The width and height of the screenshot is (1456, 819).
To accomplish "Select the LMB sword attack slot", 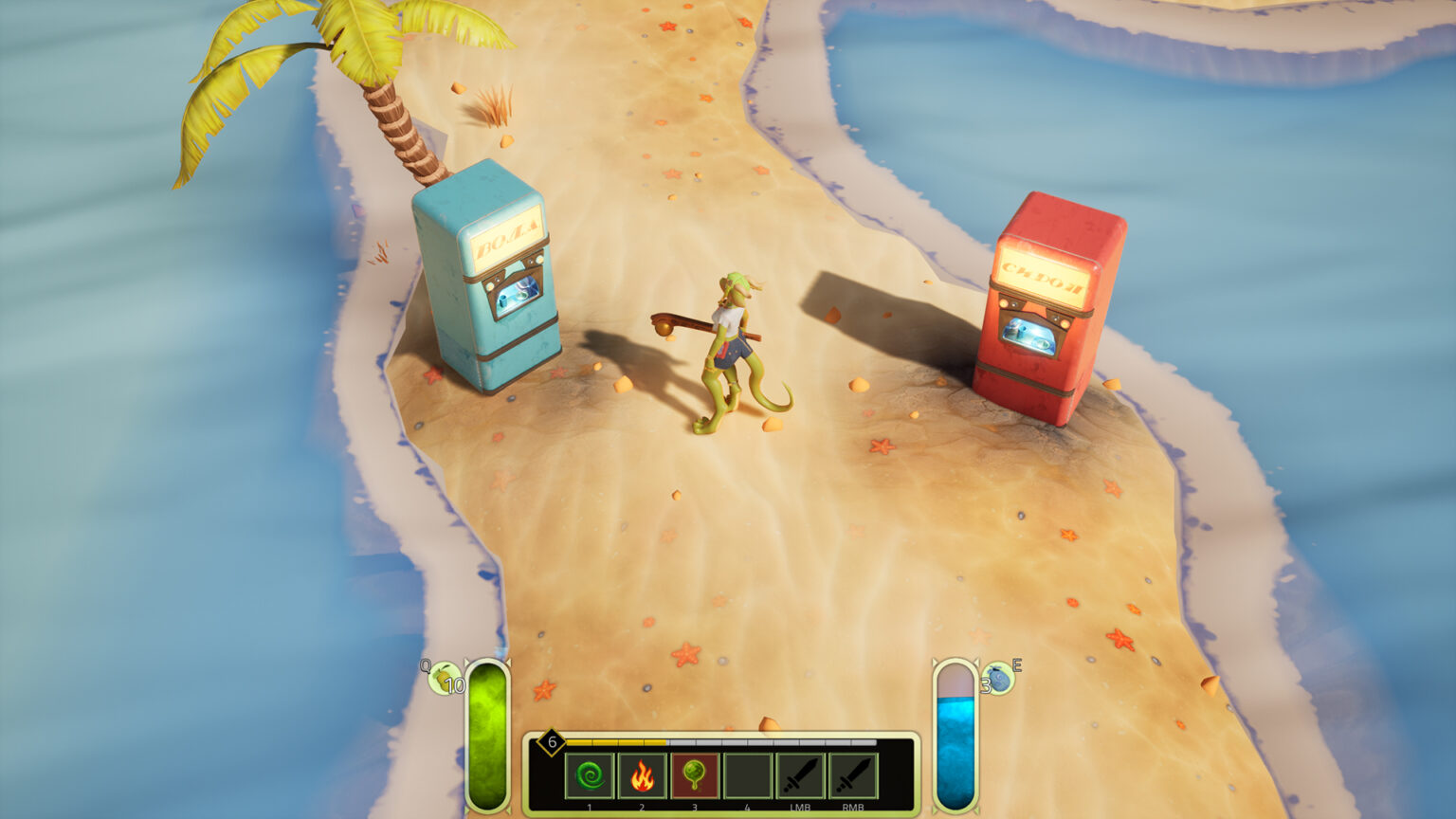I will point(800,776).
